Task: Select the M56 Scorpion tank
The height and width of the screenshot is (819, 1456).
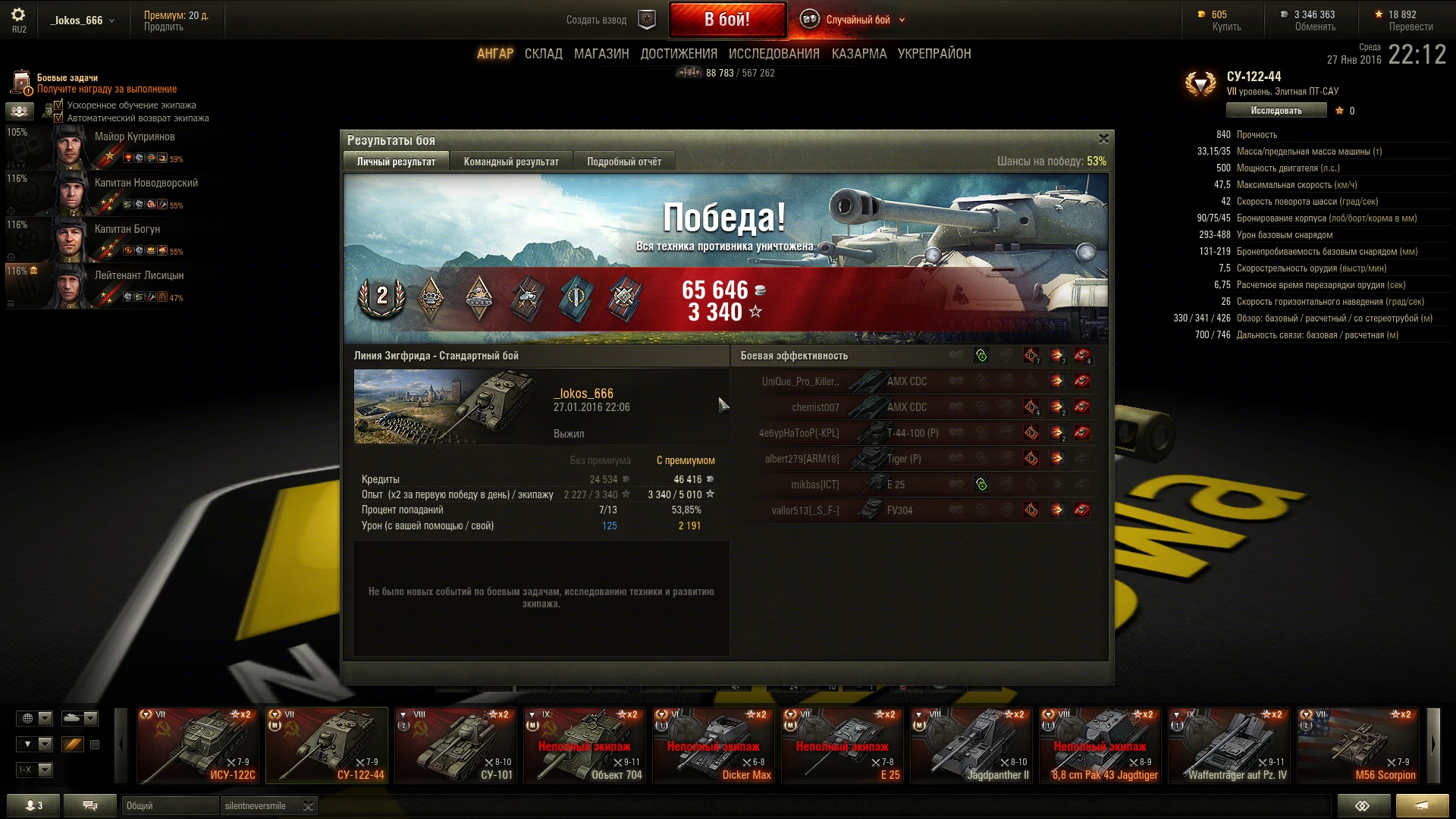Action: 1357,745
